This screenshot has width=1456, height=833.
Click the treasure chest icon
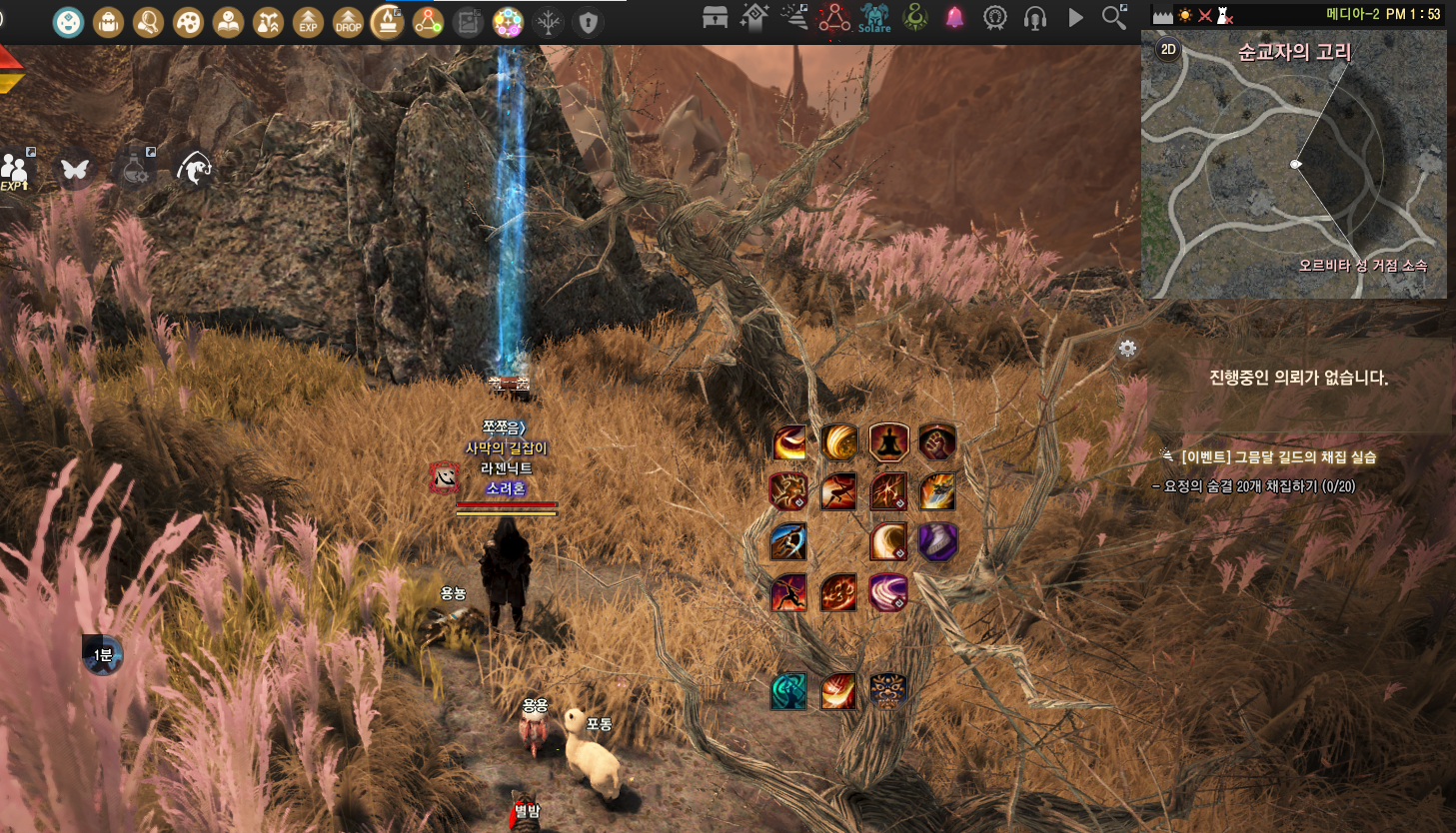coord(715,17)
